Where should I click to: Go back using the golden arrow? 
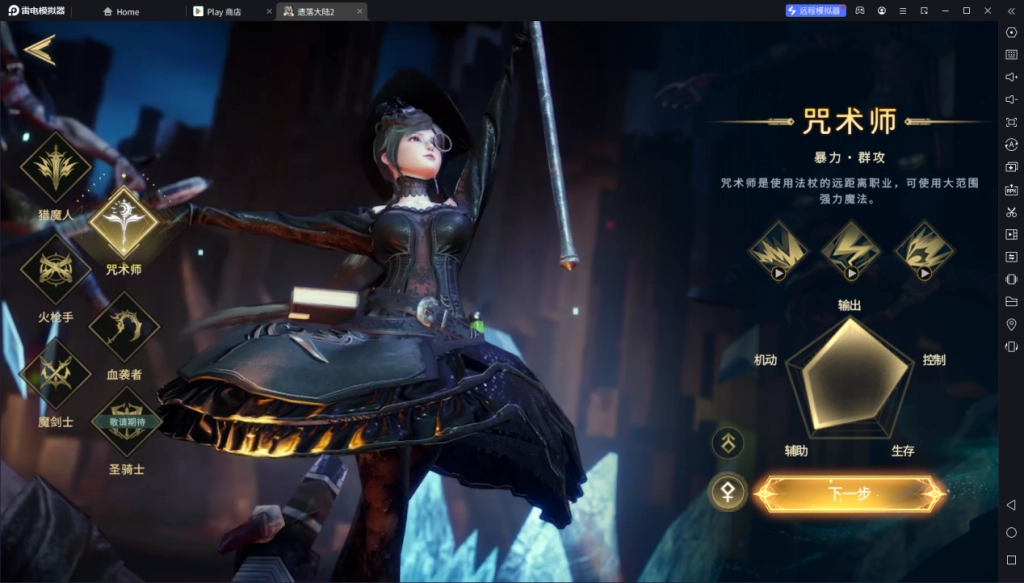coord(40,49)
